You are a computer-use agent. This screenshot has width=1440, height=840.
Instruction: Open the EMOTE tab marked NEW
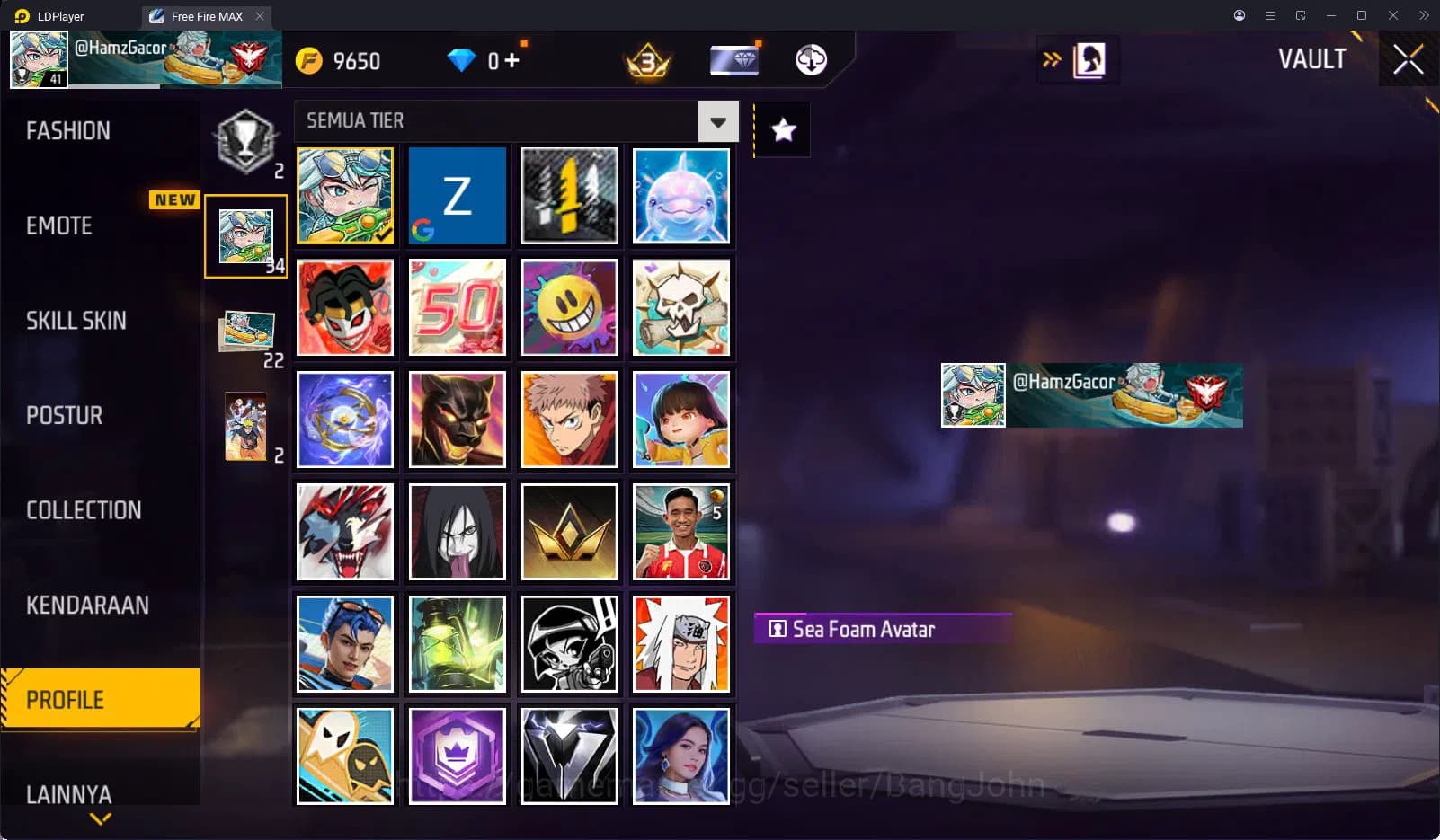tap(58, 225)
